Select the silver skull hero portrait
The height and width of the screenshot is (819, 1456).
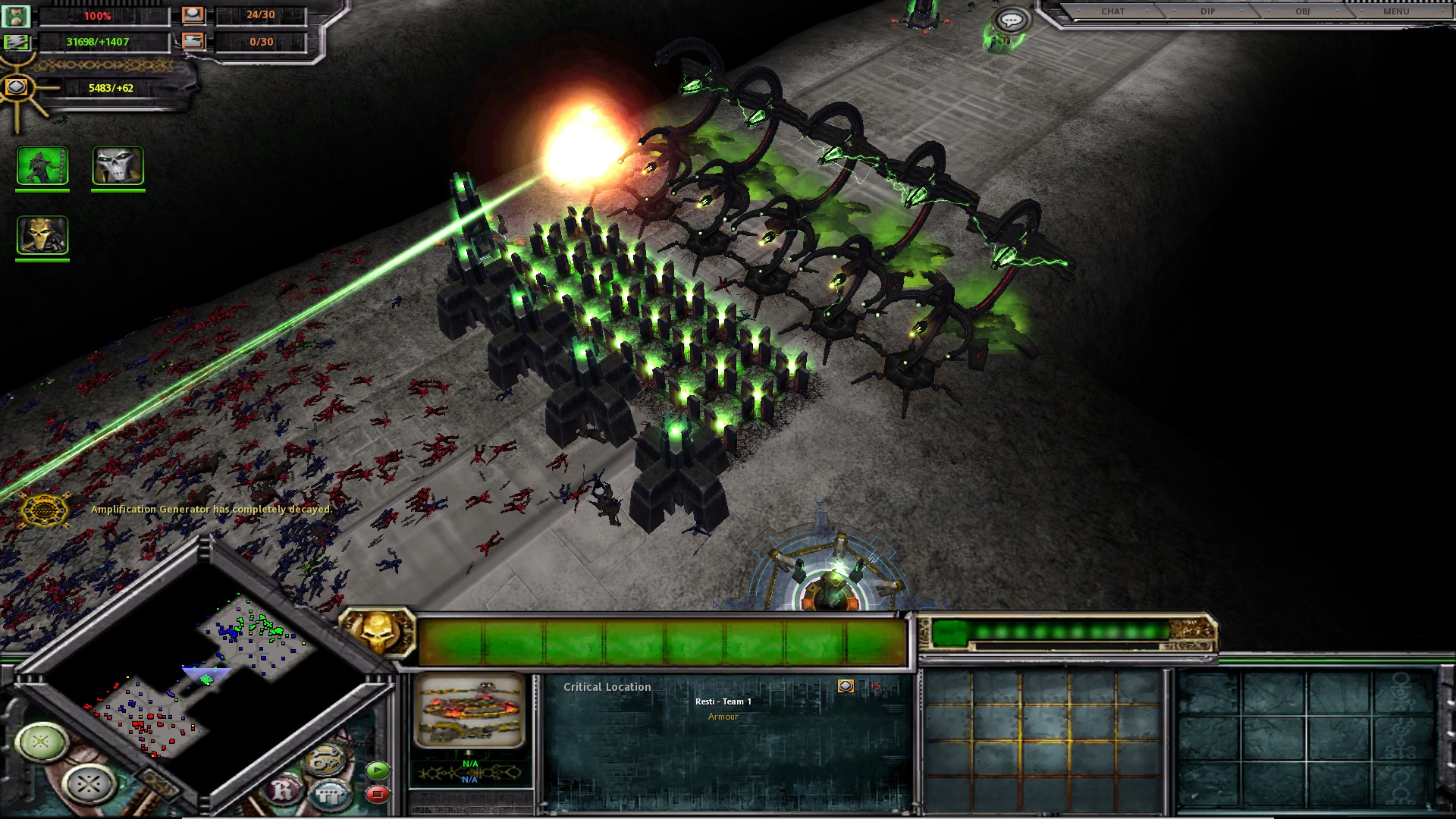pyautogui.click(x=118, y=165)
